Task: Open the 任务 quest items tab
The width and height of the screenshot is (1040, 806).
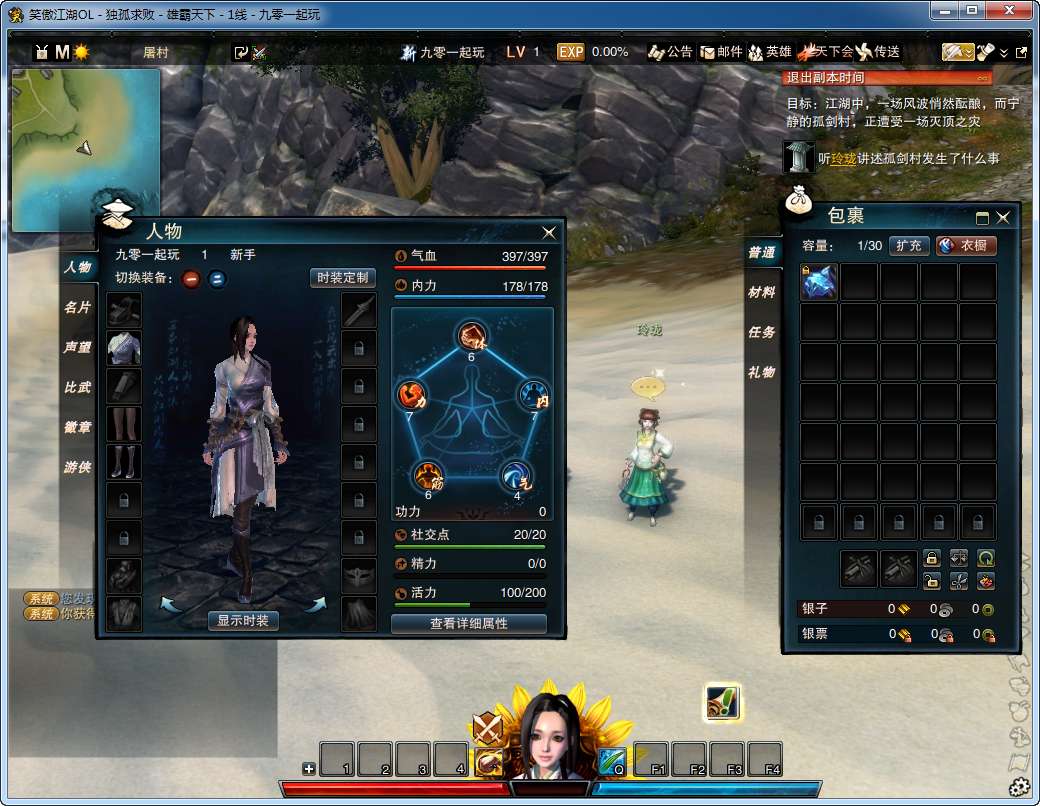Action: pyautogui.click(x=762, y=332)
